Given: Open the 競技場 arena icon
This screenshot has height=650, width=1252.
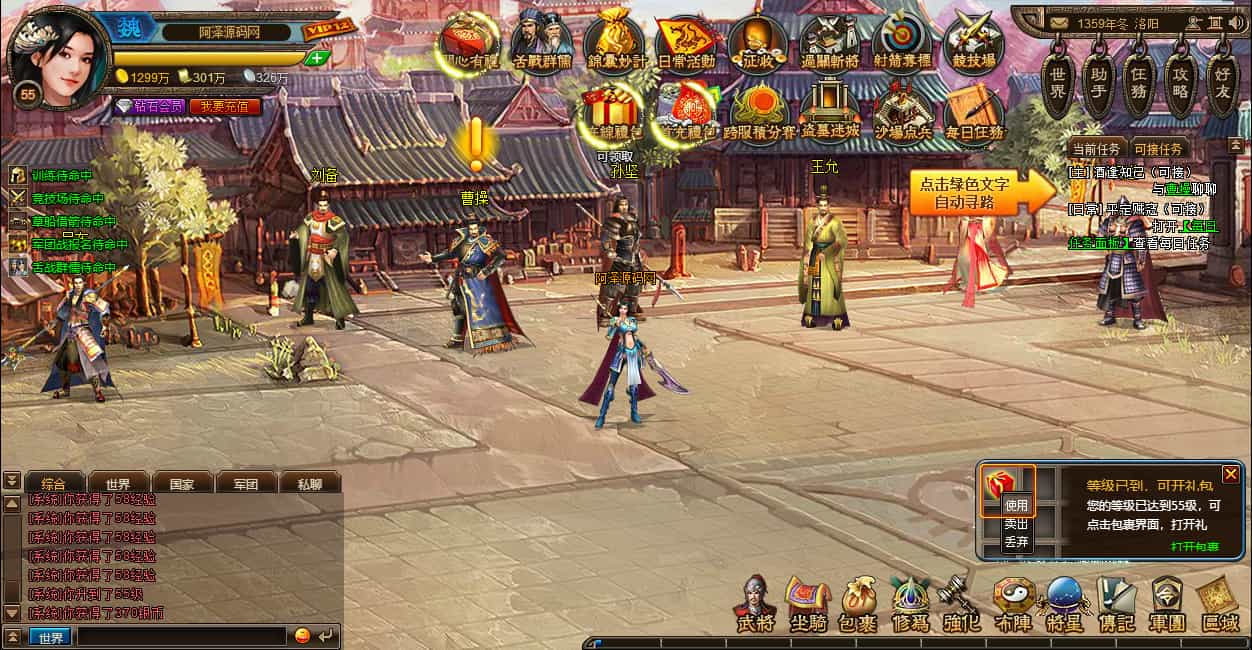Looking at the screenshot, I should point(973,42).
